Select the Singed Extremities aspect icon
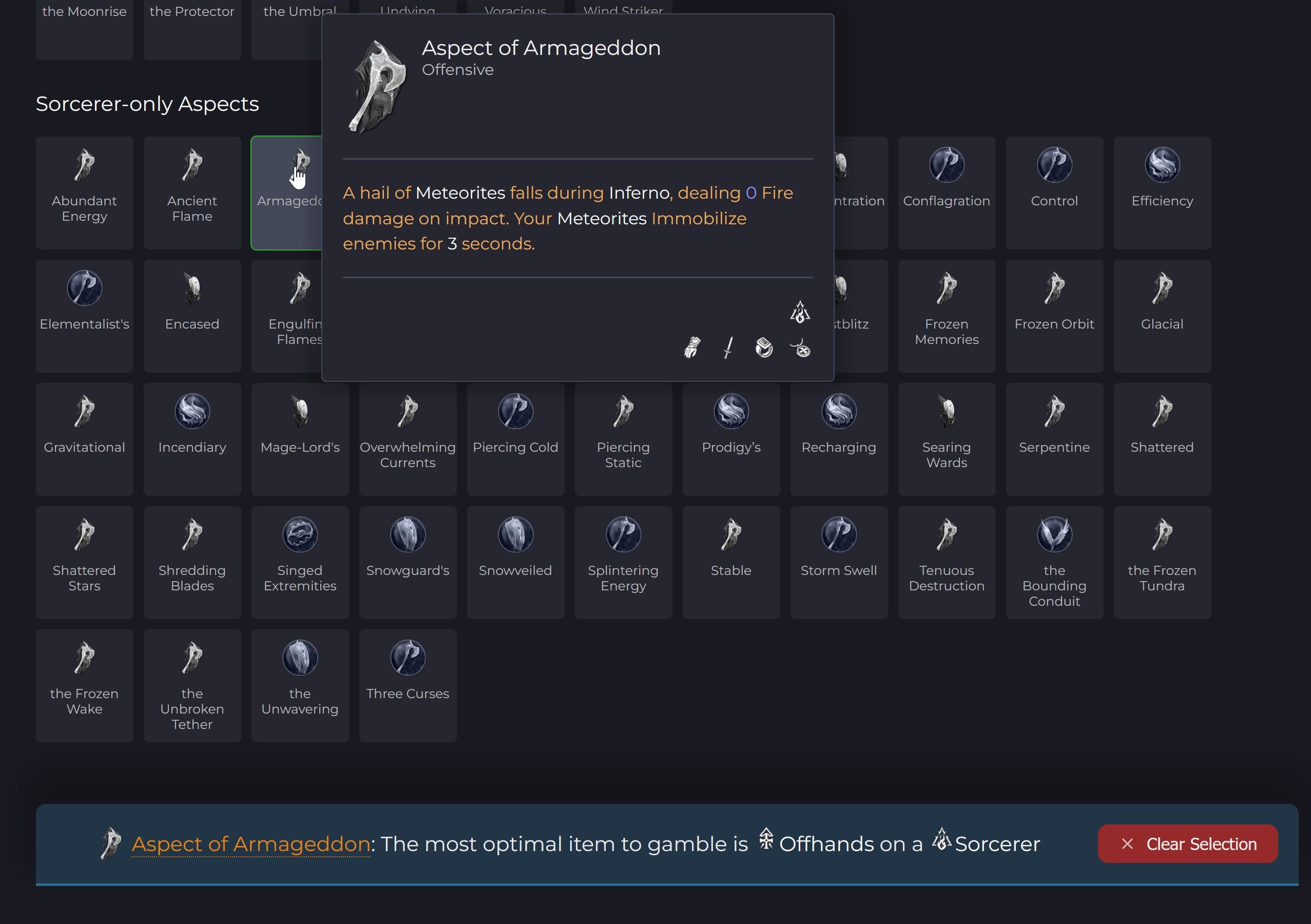1311x924 pixels. pyautogui.click(x=300, y=534)
